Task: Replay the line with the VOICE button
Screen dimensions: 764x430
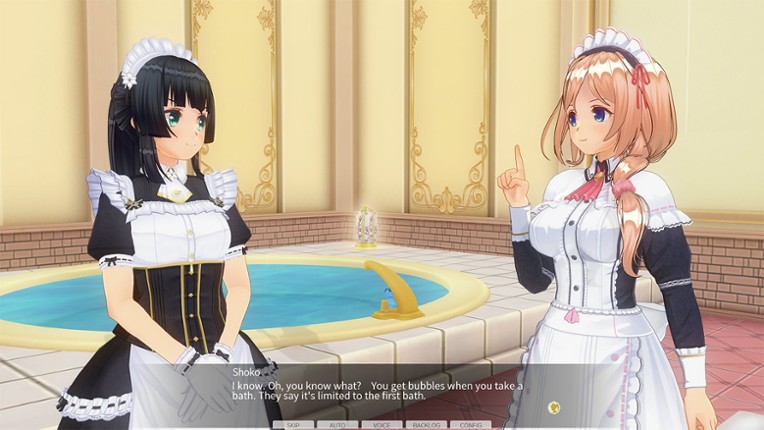Action: point(381,425)
